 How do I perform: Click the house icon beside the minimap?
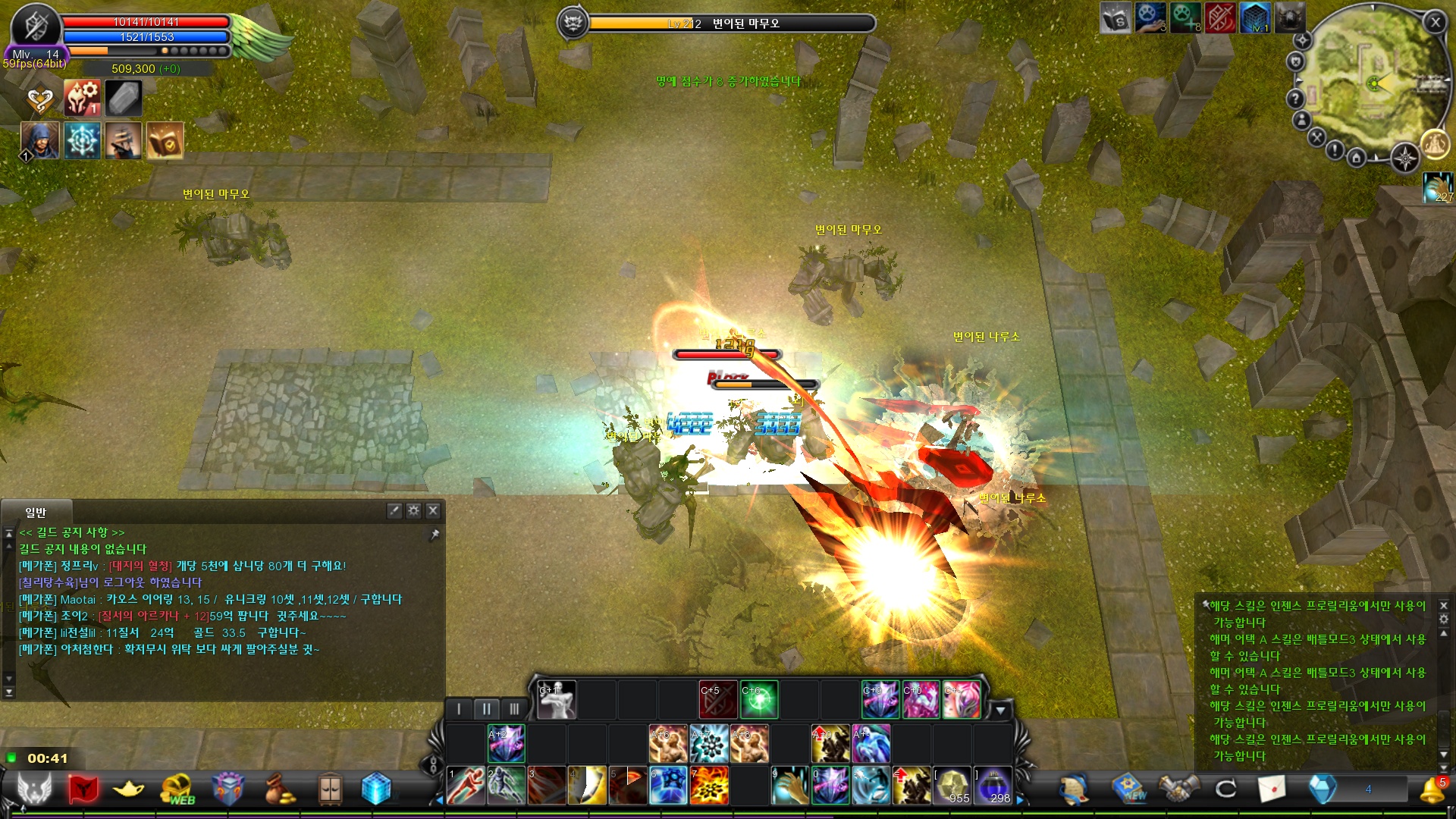coord(1357,158)
